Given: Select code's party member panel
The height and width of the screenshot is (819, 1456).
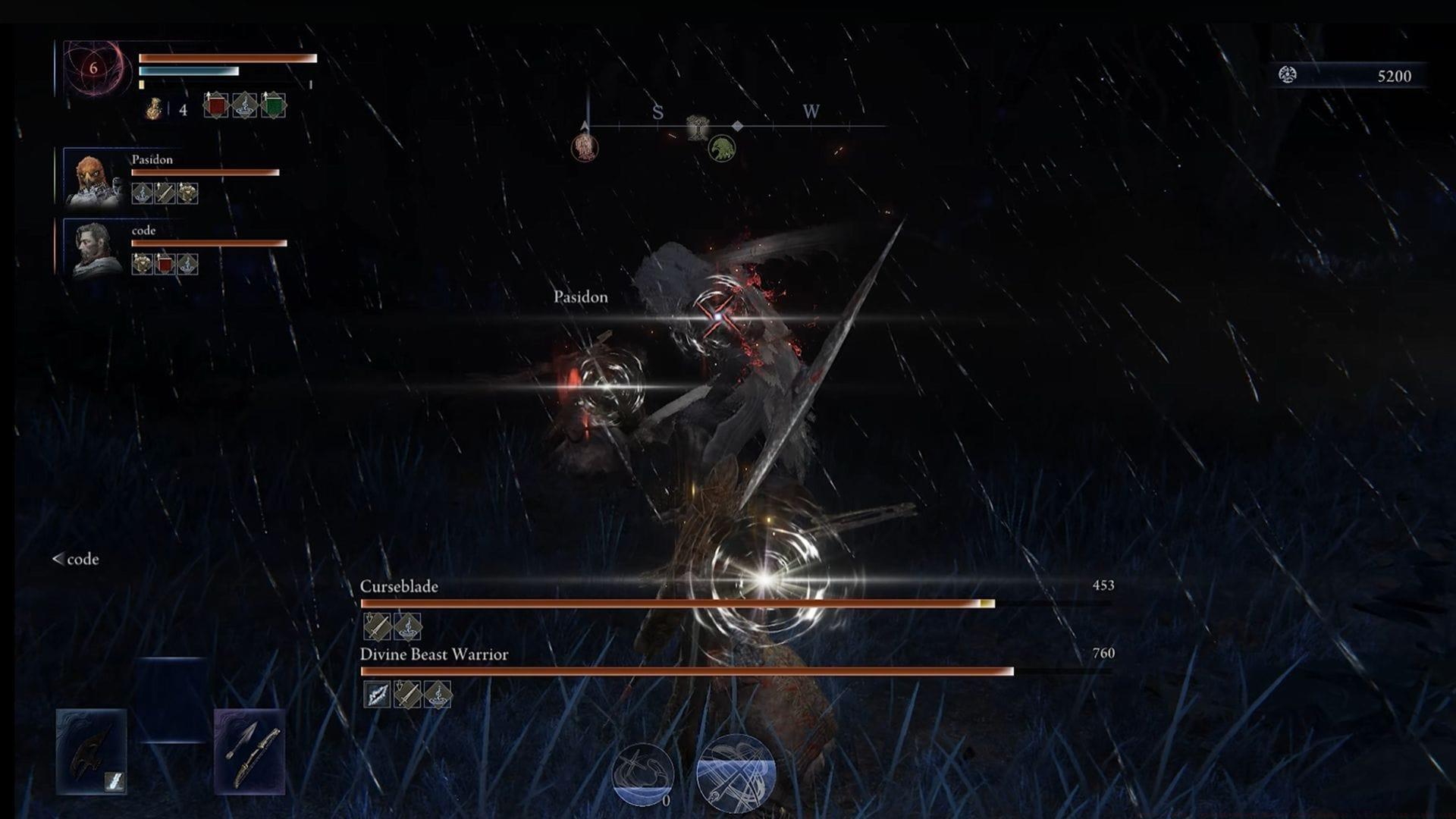Looking at the screenshot, I should click(91, 250).
